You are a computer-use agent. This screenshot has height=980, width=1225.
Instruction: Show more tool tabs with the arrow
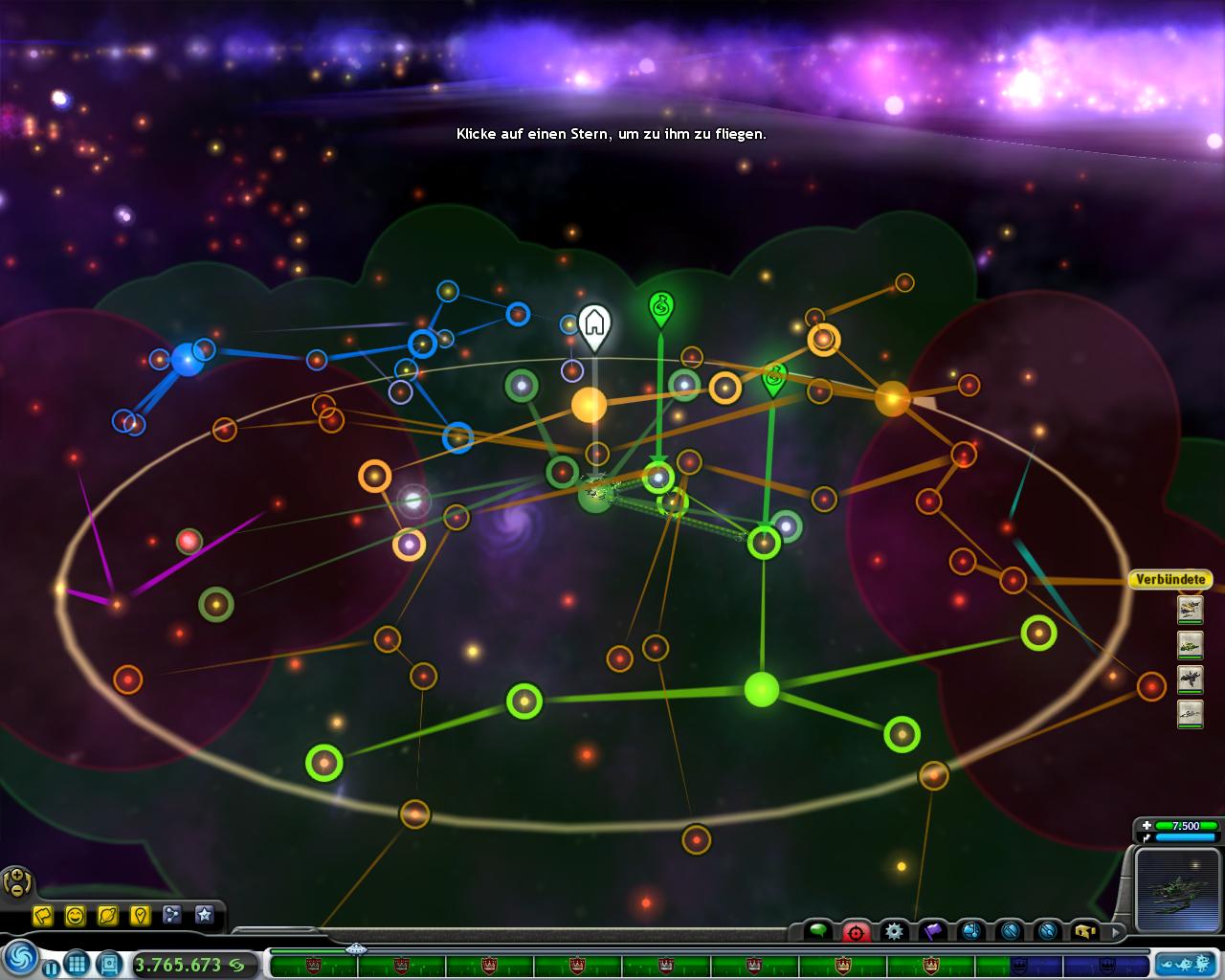tap(1115, 930)
